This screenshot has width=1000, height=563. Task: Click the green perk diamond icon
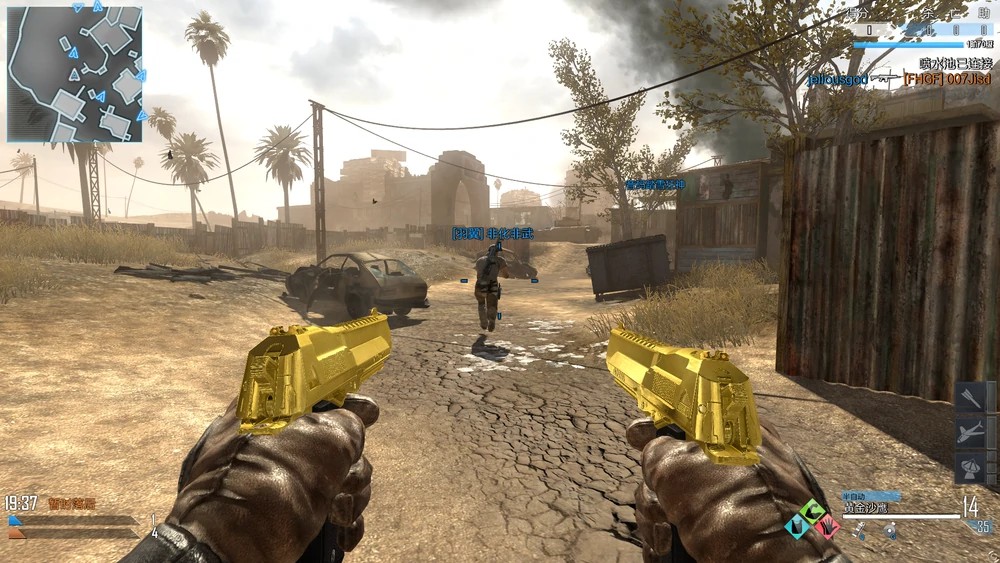tap(813, 509)
